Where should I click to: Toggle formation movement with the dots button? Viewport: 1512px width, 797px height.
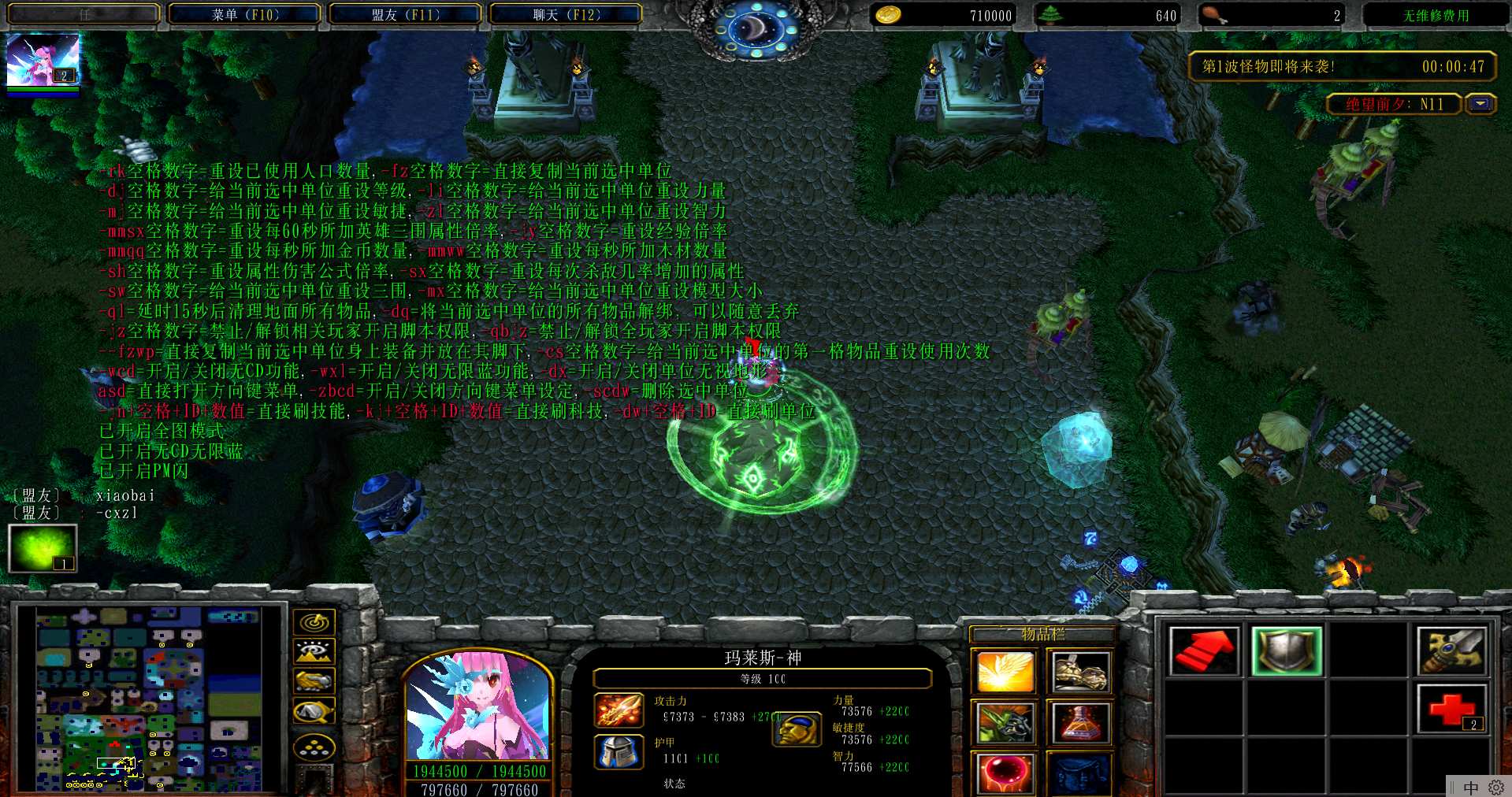(x=314, y=747)
